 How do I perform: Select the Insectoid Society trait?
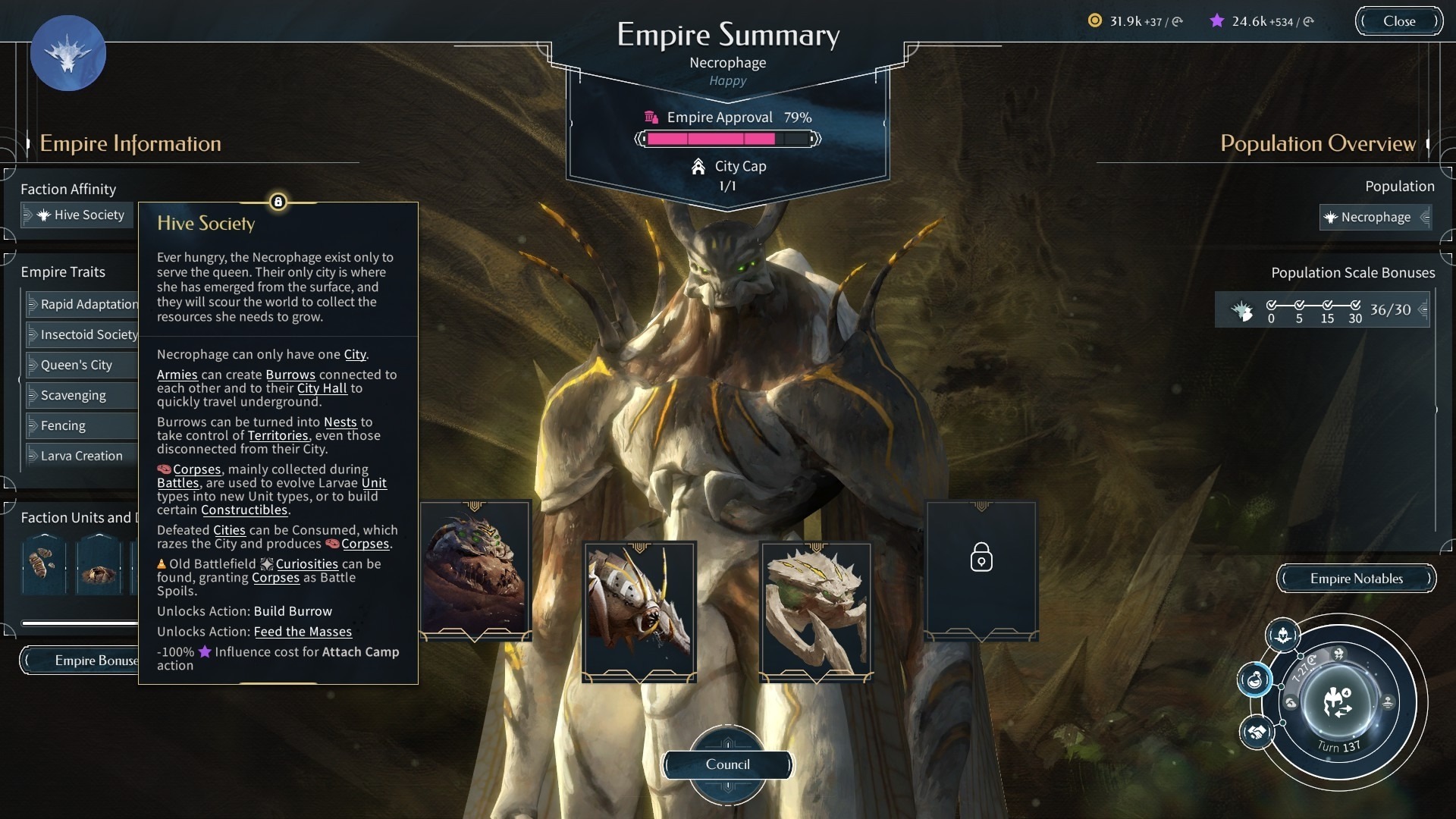click(82, 334)
